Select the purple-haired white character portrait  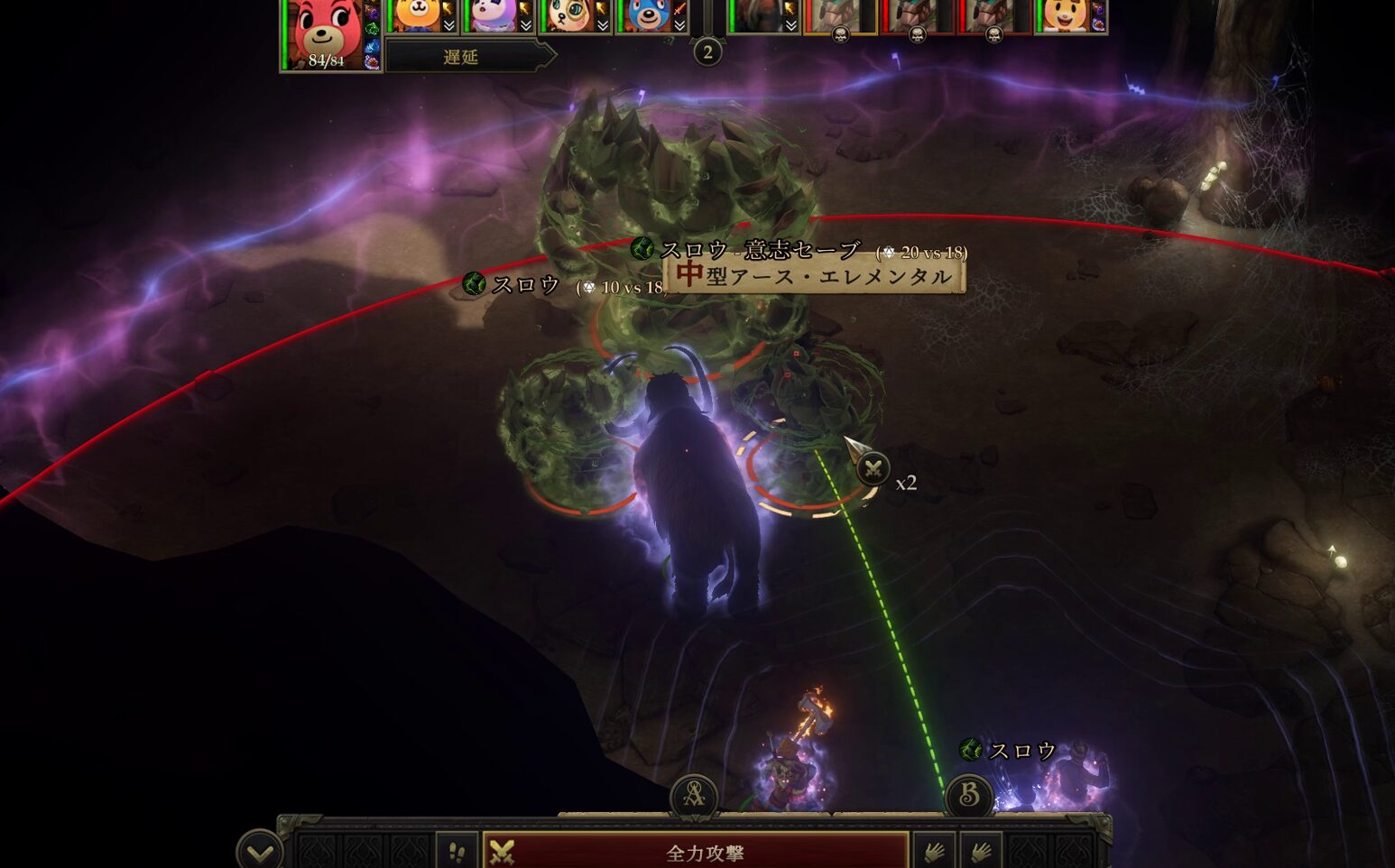click(x=494, y=15)
